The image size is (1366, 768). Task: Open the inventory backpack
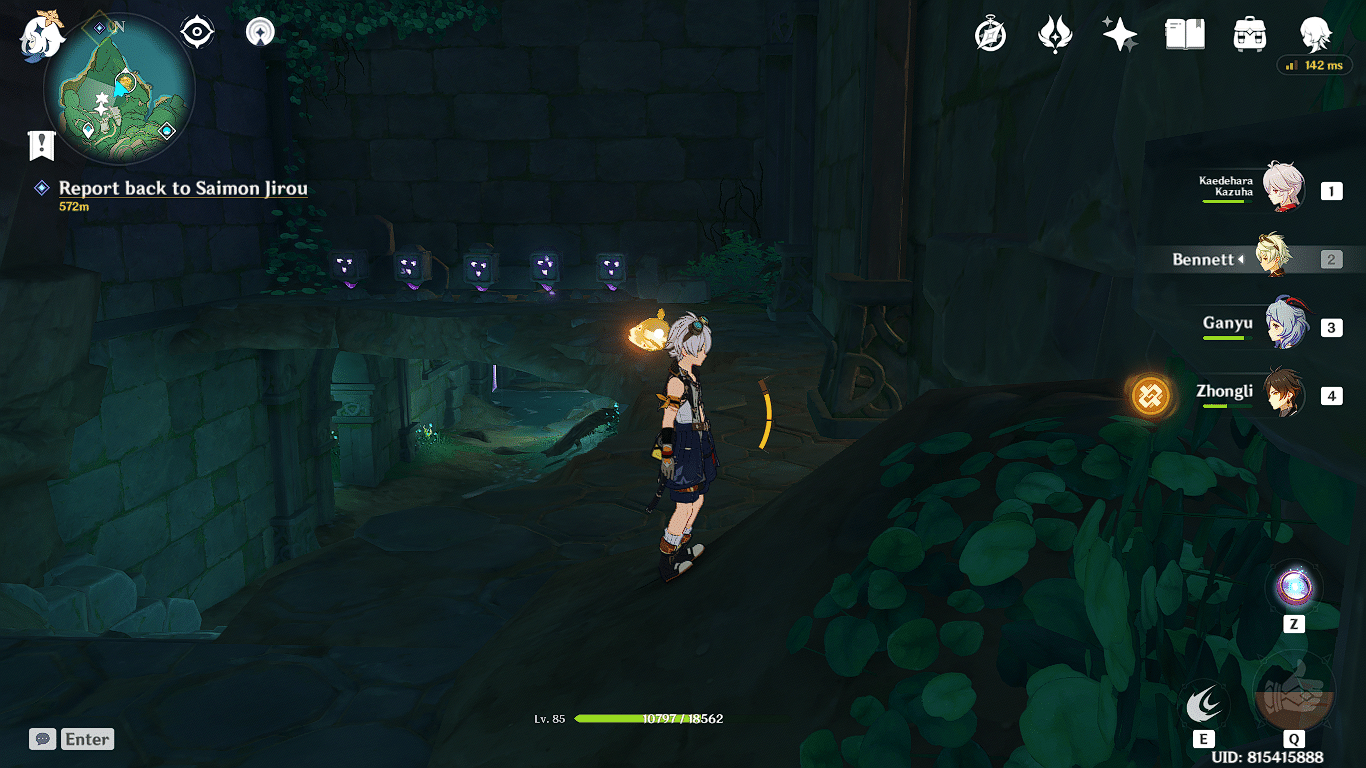(x=1249, y=33)
